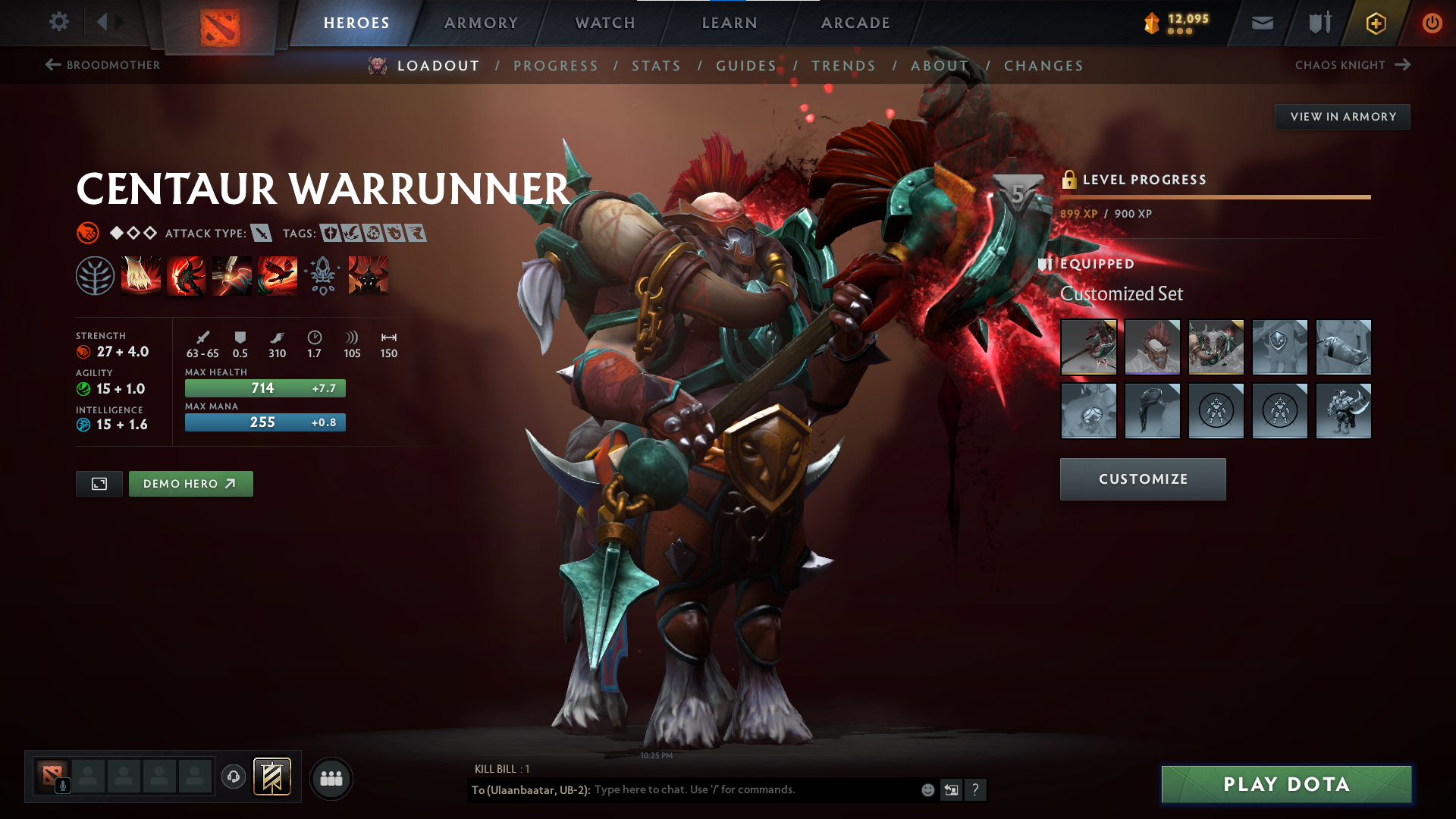Open the ARCADE menu item
Viewport: 1456px width, 819px height.
(855, 23)
